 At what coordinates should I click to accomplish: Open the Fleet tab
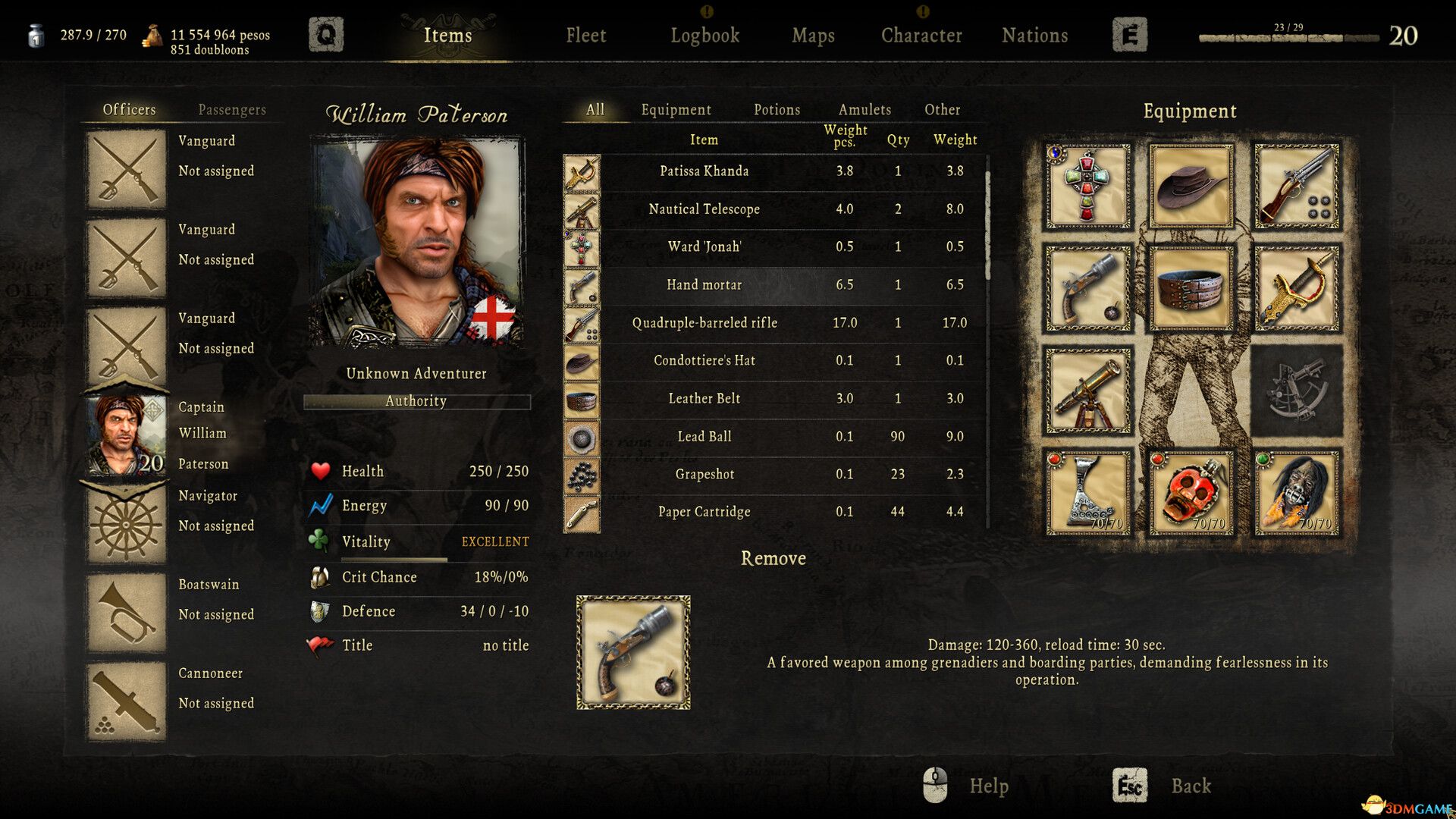coord(585,36)
